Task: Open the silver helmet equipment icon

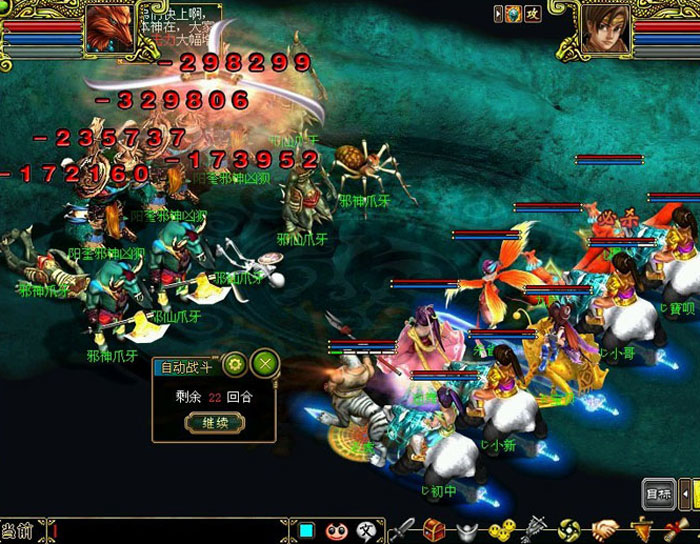Action: click(x=468, y=530)
